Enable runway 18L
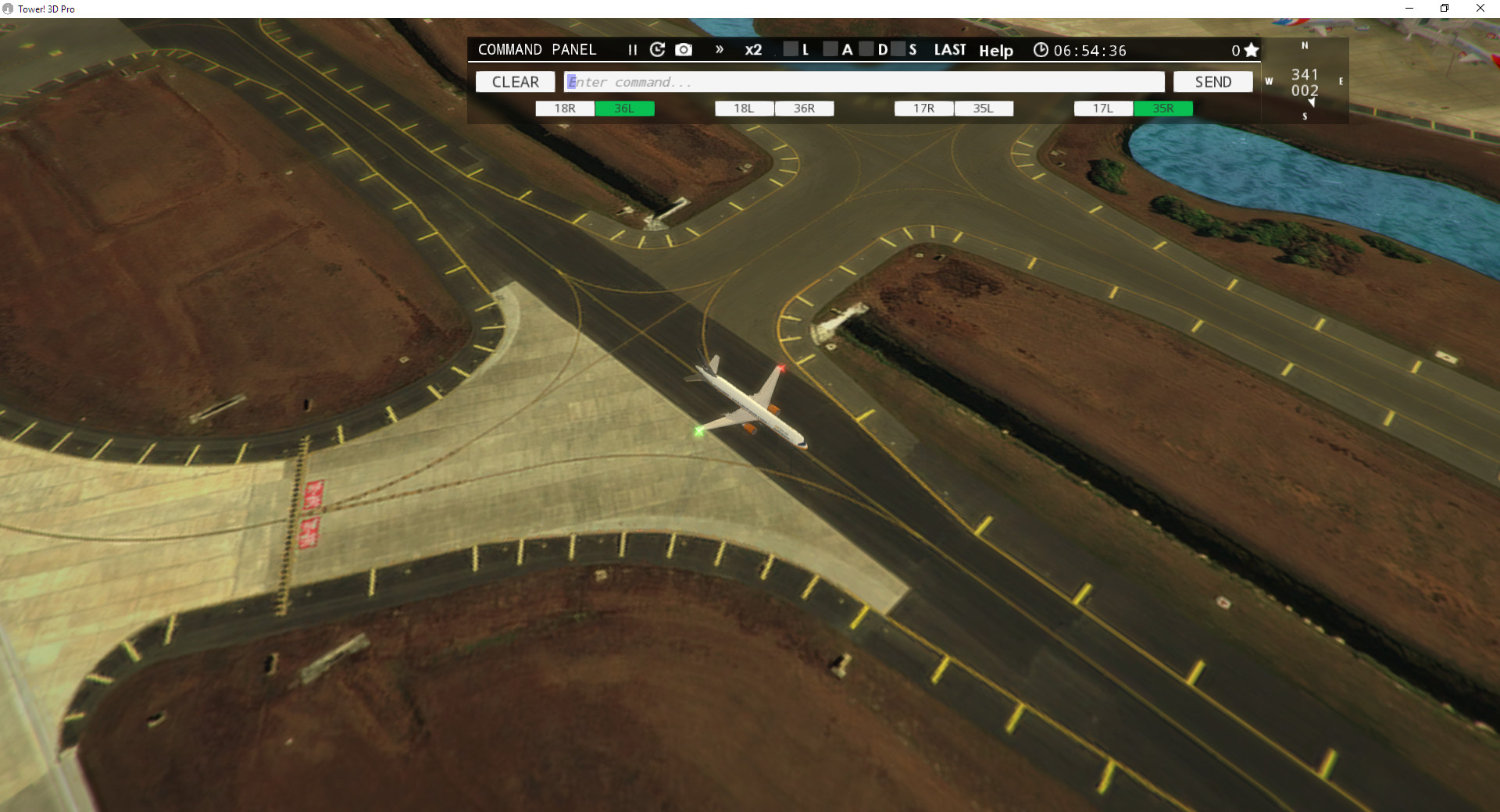 (x=743, y=109)
